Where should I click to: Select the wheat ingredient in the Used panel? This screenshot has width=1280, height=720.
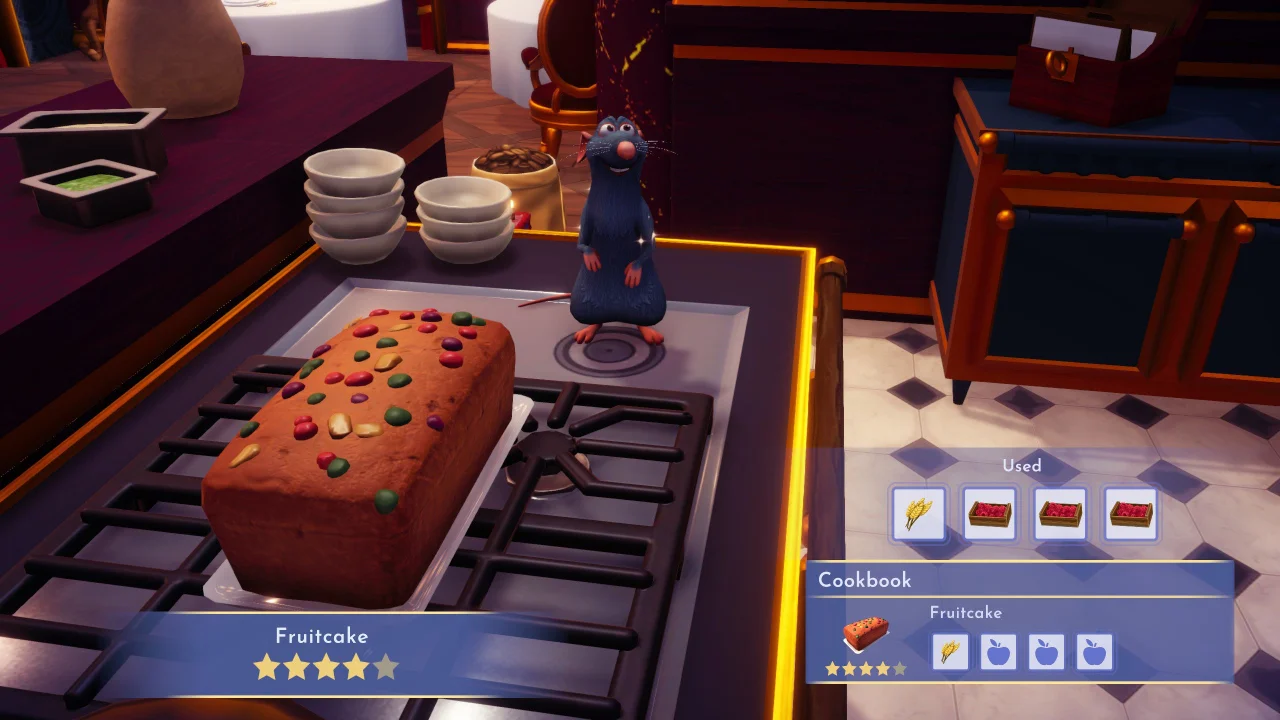[918, 512]
